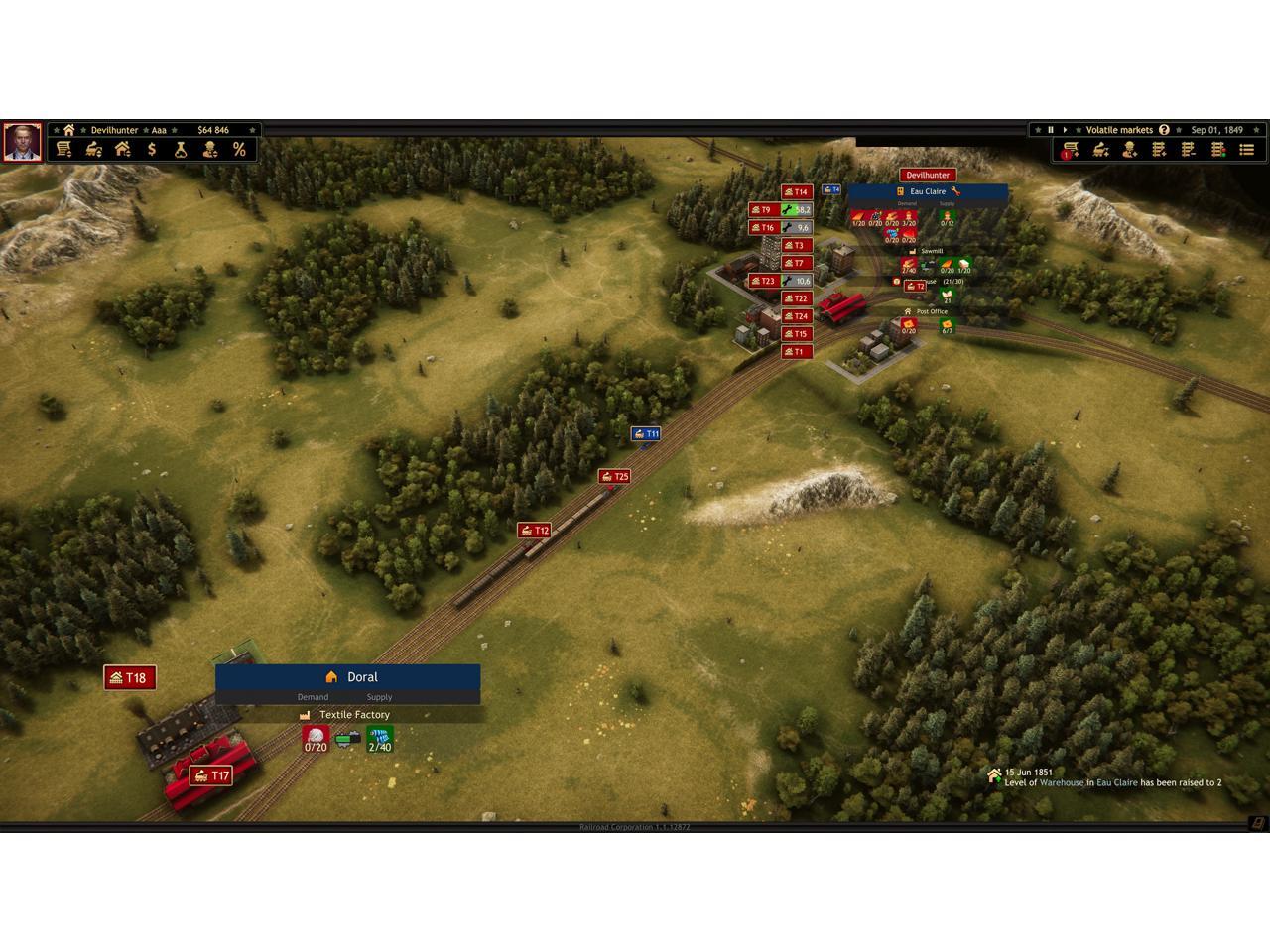The width and height of the screenshot is (1270, 952).
Task: Open the buildings list house icon
Action: click(123, 150)
